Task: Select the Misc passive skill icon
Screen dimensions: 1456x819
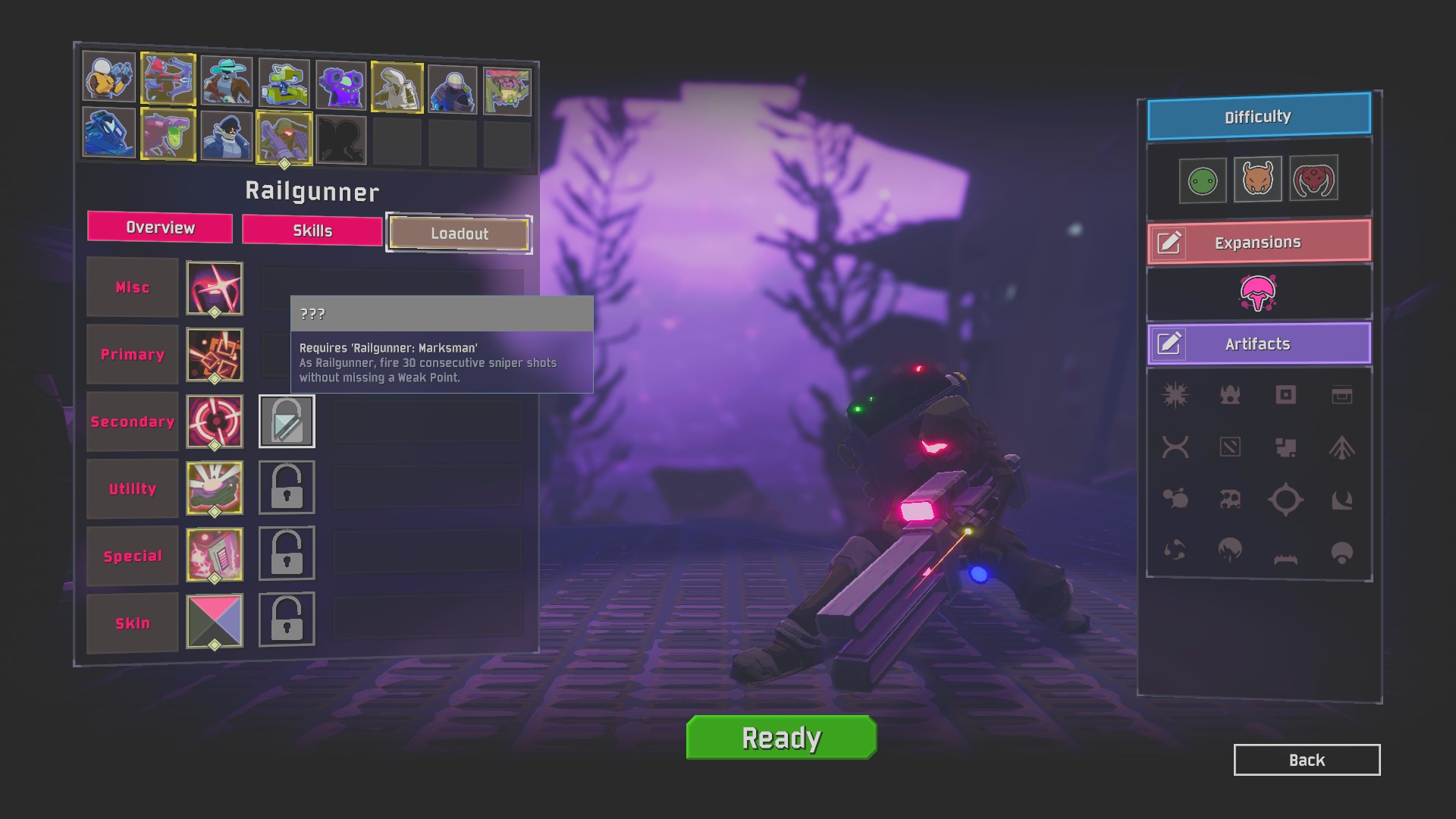Action: 215,288
